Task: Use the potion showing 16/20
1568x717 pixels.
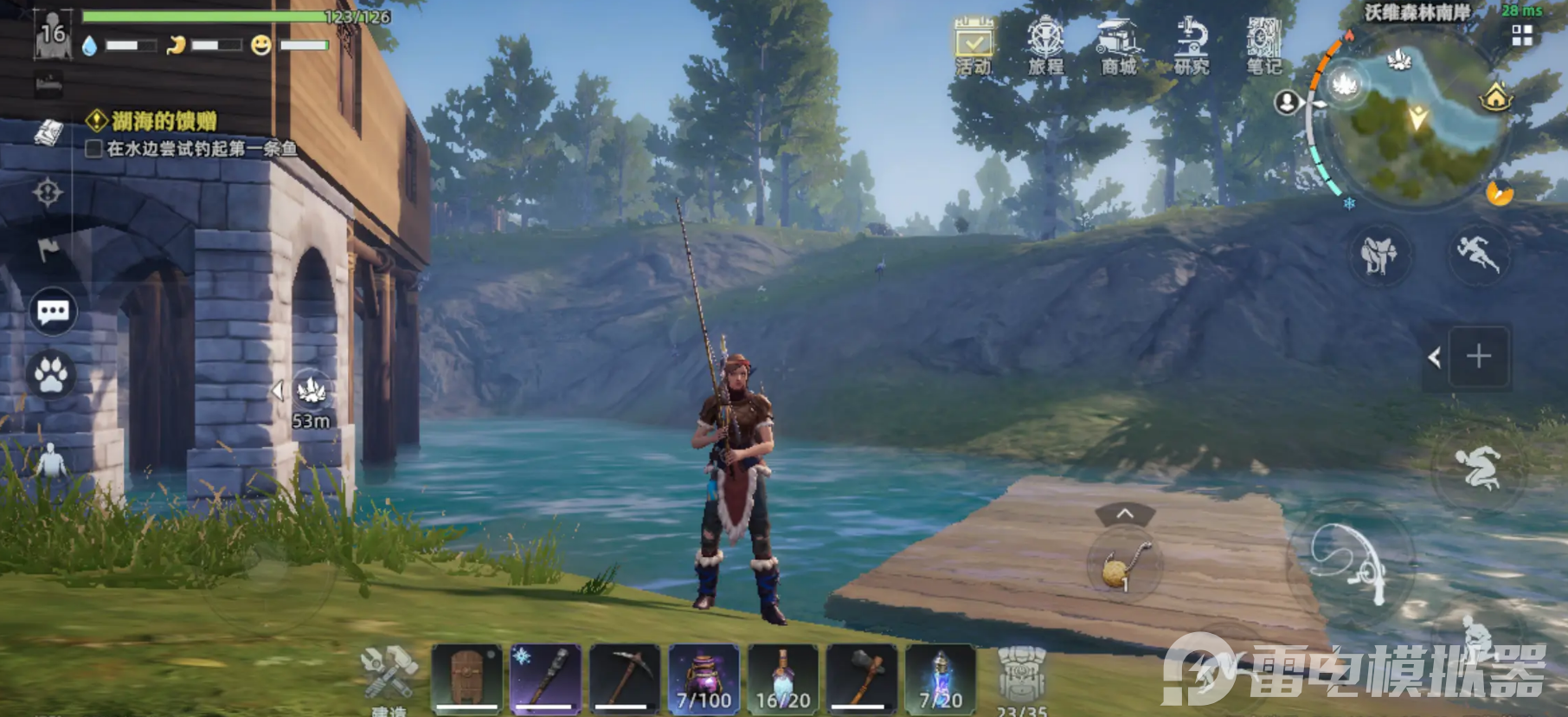Action: coord(783,678)
